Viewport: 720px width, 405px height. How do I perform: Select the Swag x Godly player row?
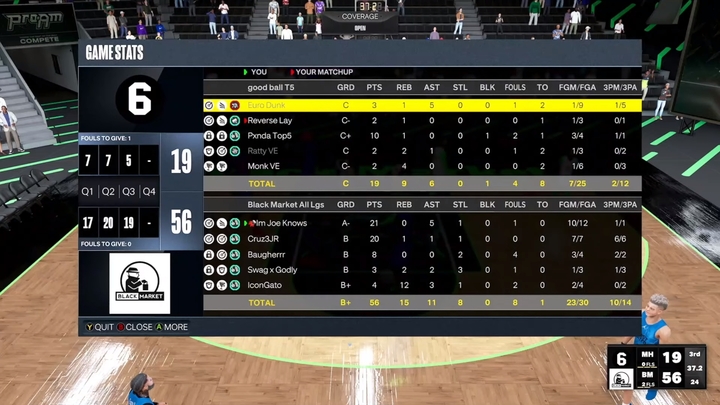tap(420, 270)
